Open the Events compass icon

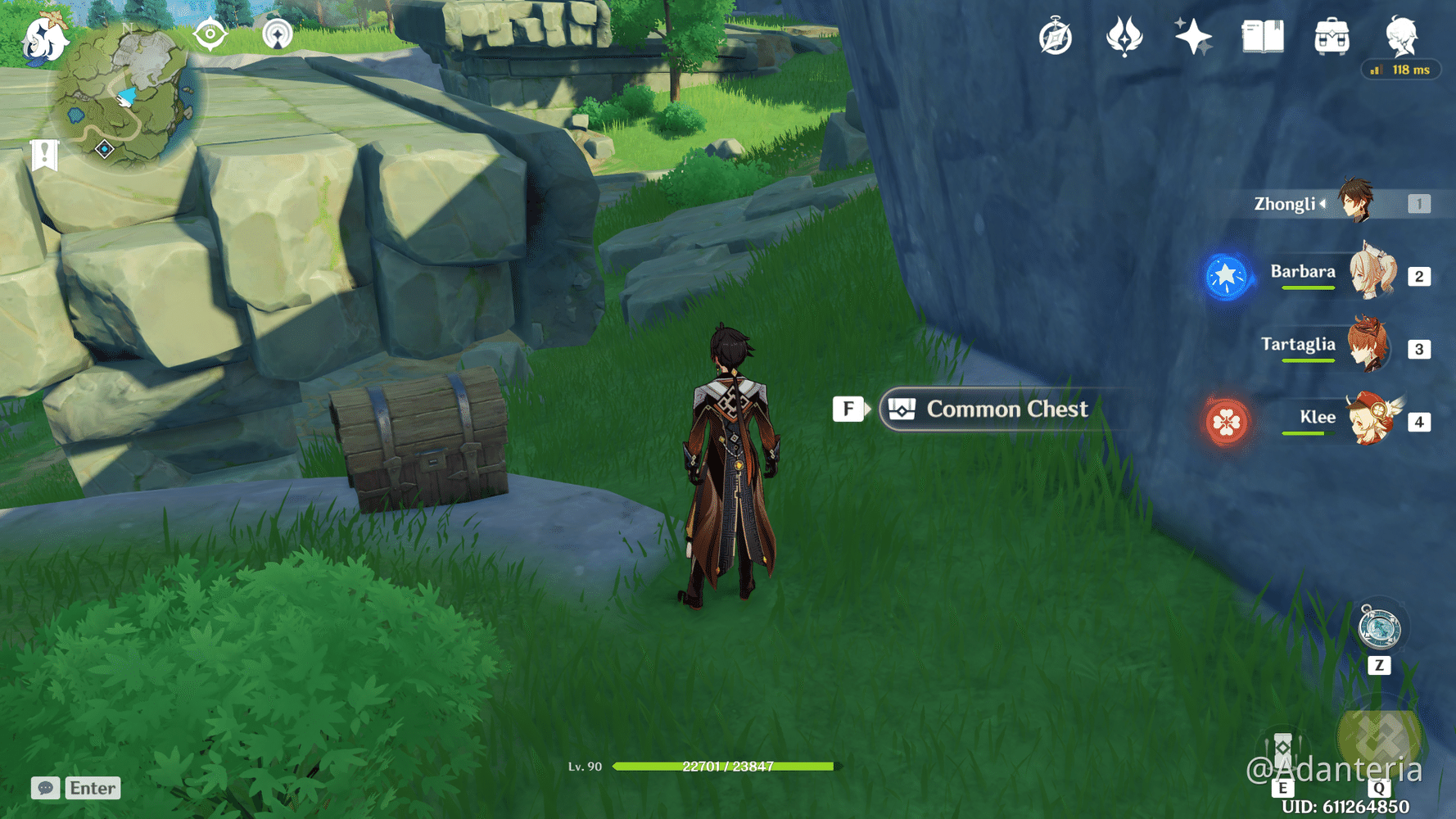coord(1055,36)
